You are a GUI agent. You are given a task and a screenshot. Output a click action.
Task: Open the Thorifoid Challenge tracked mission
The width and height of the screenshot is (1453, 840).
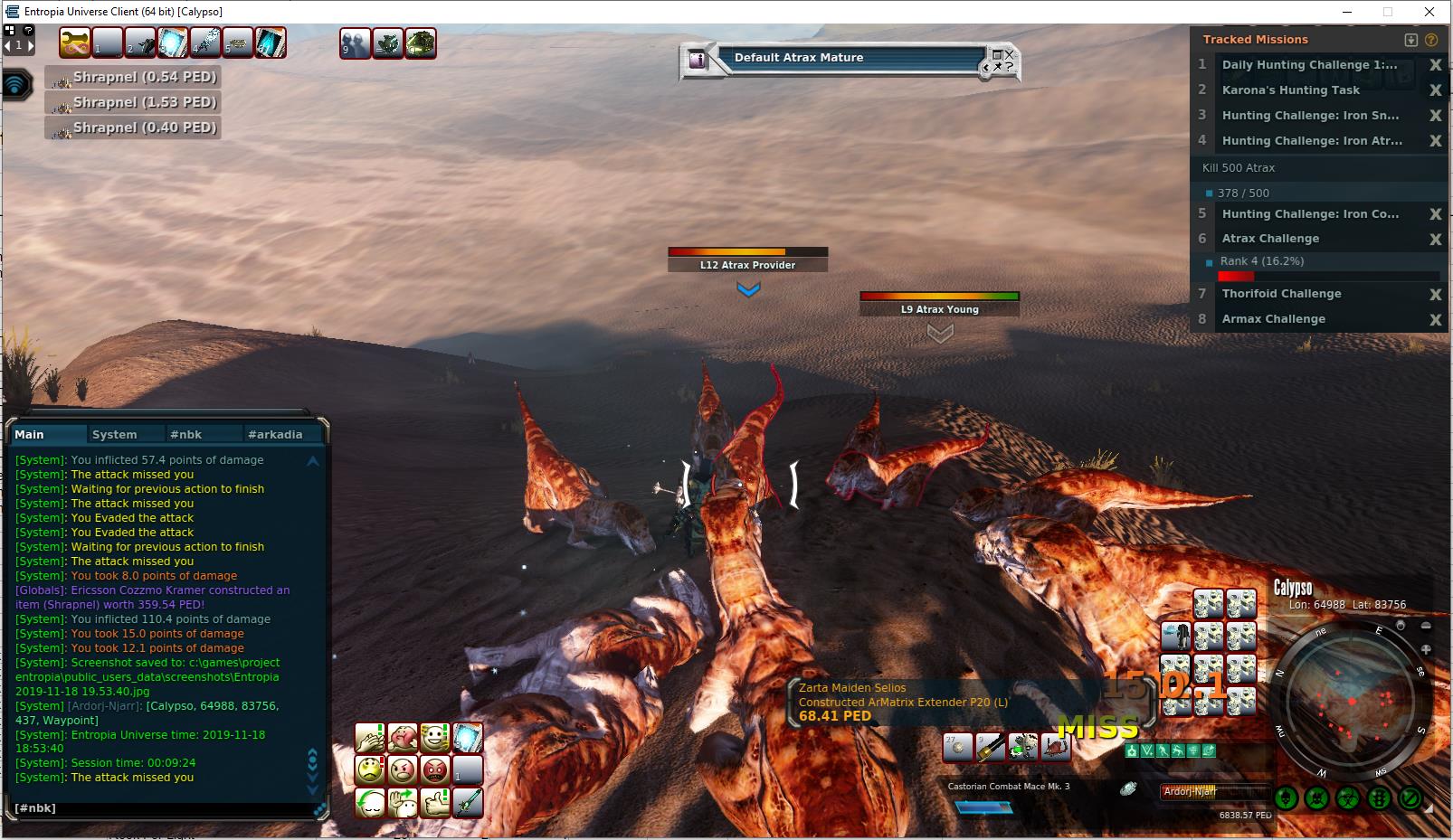[1281, 294]
